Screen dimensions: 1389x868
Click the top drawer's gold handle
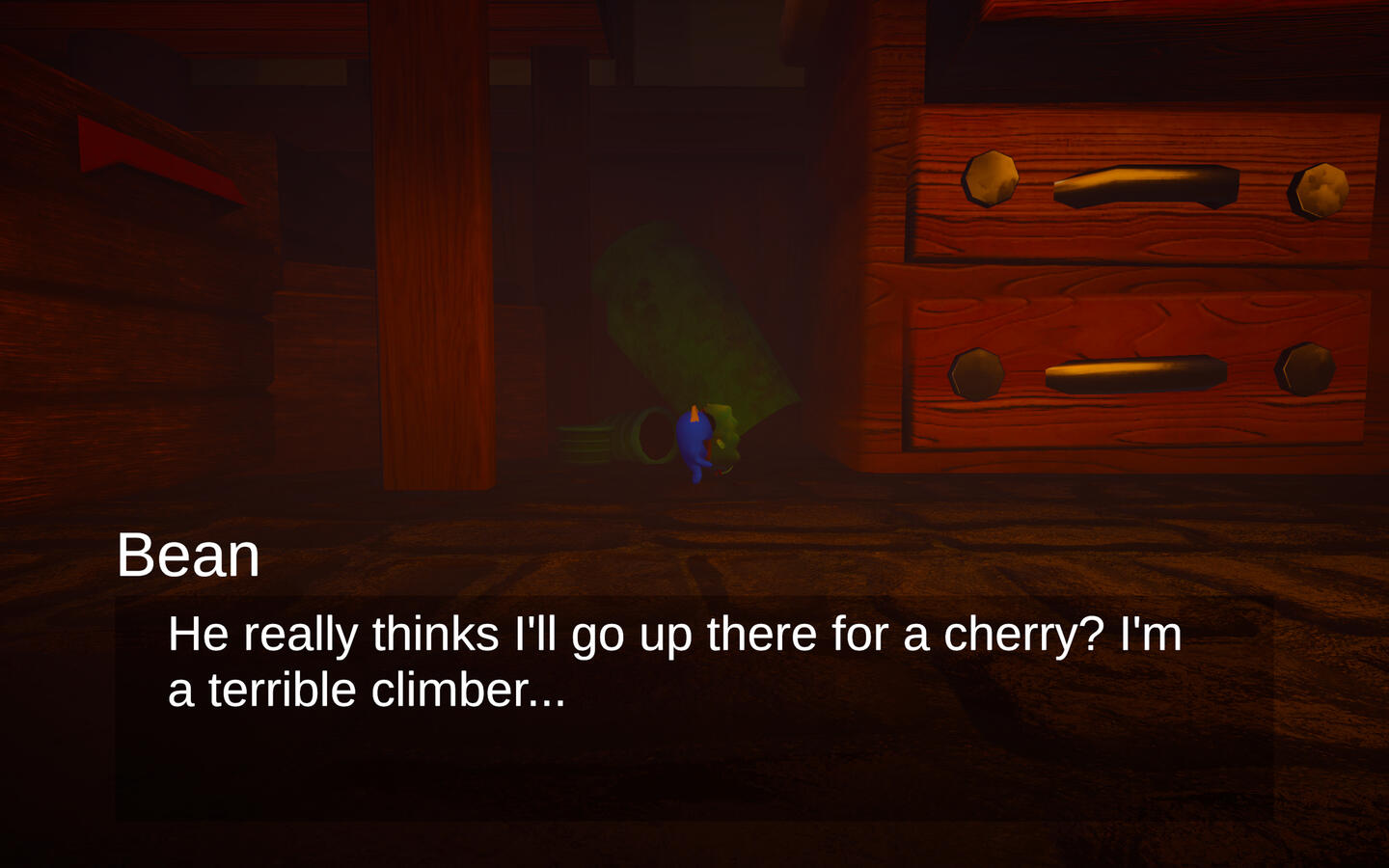(x=1143, y=183)
